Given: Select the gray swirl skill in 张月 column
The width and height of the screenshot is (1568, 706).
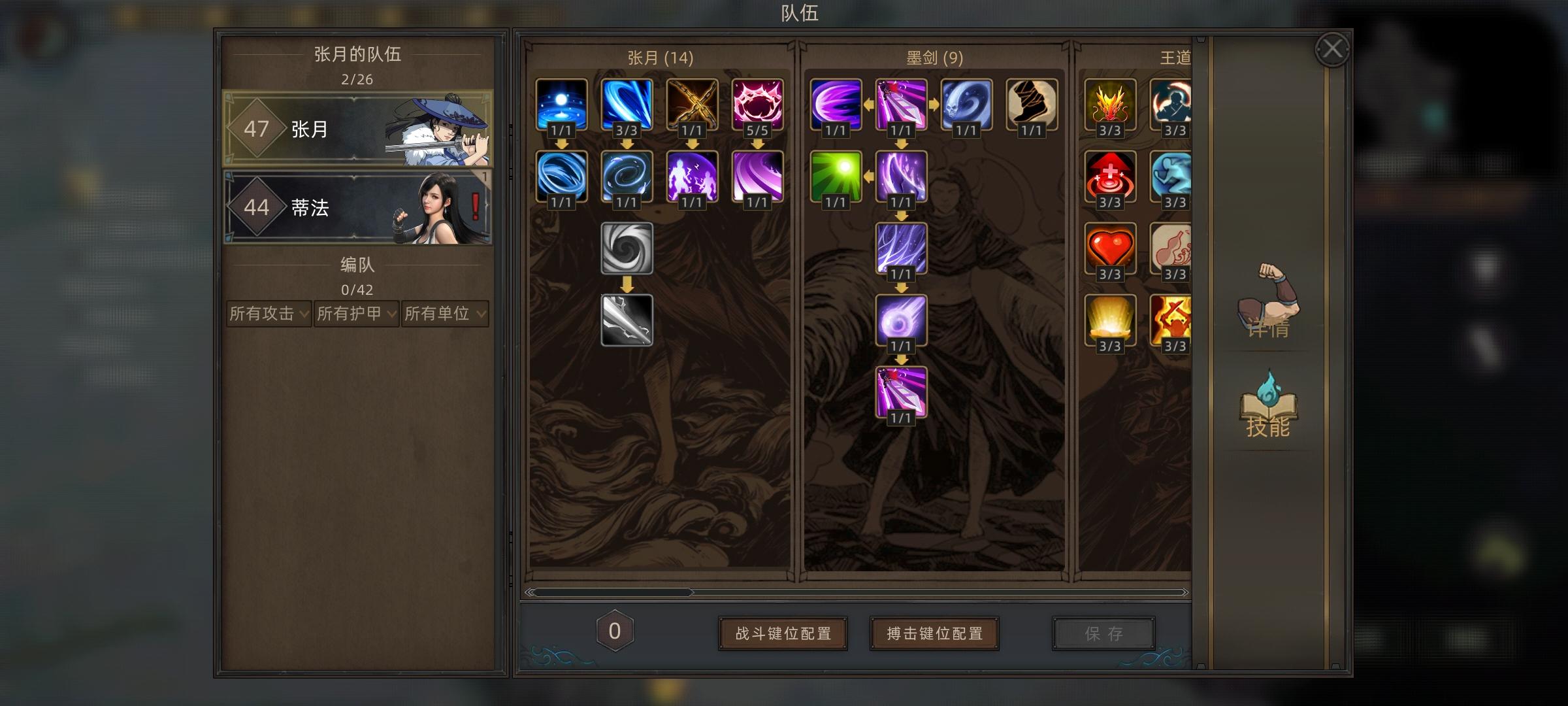Looking at the screenshot, I should (x=626, y=250).
